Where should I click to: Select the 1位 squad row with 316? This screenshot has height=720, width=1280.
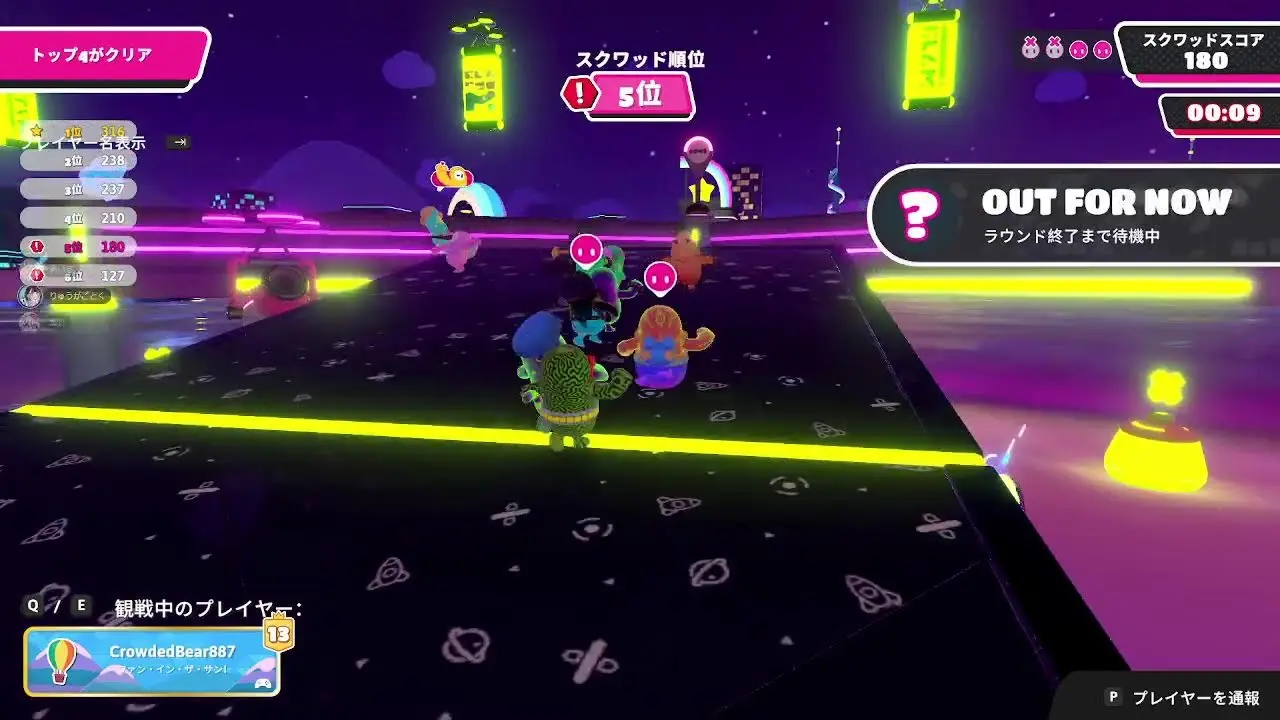80,131
